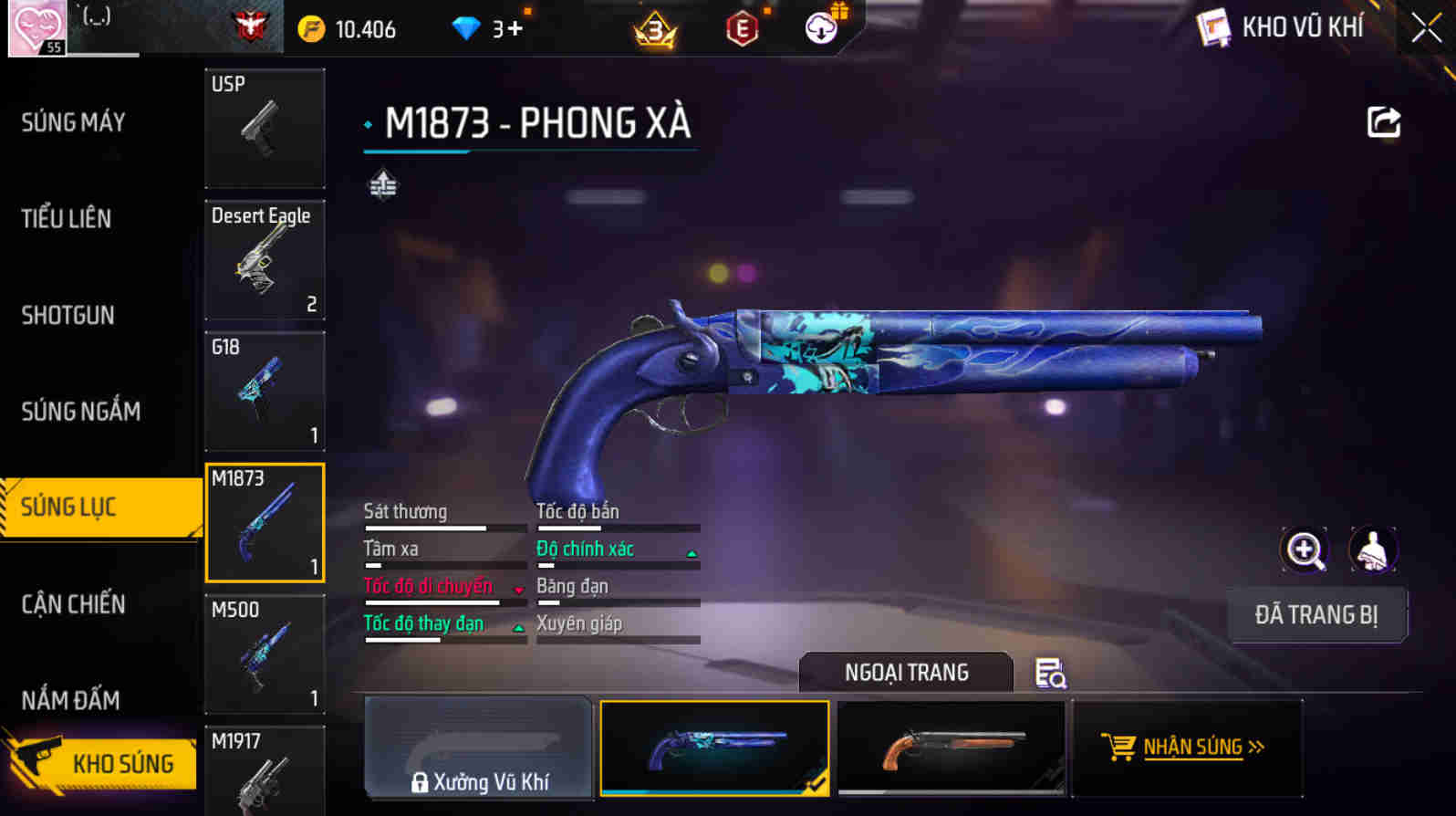The image size is (1456, 816).
Task: Select the Desert Eagle weapon thumbnail
Action: tap(265, 260)
